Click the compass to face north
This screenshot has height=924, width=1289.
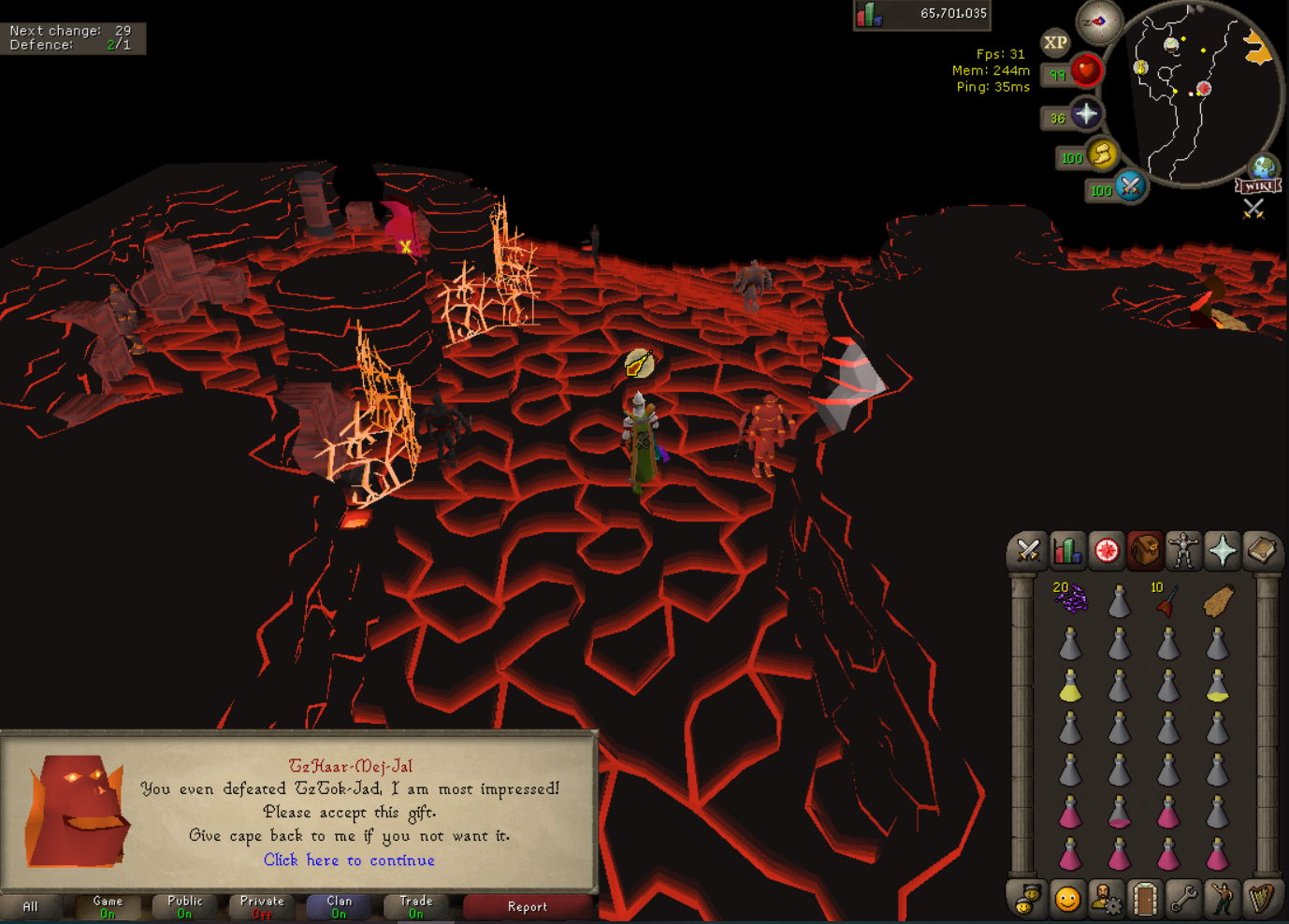tap(1098, 21)
